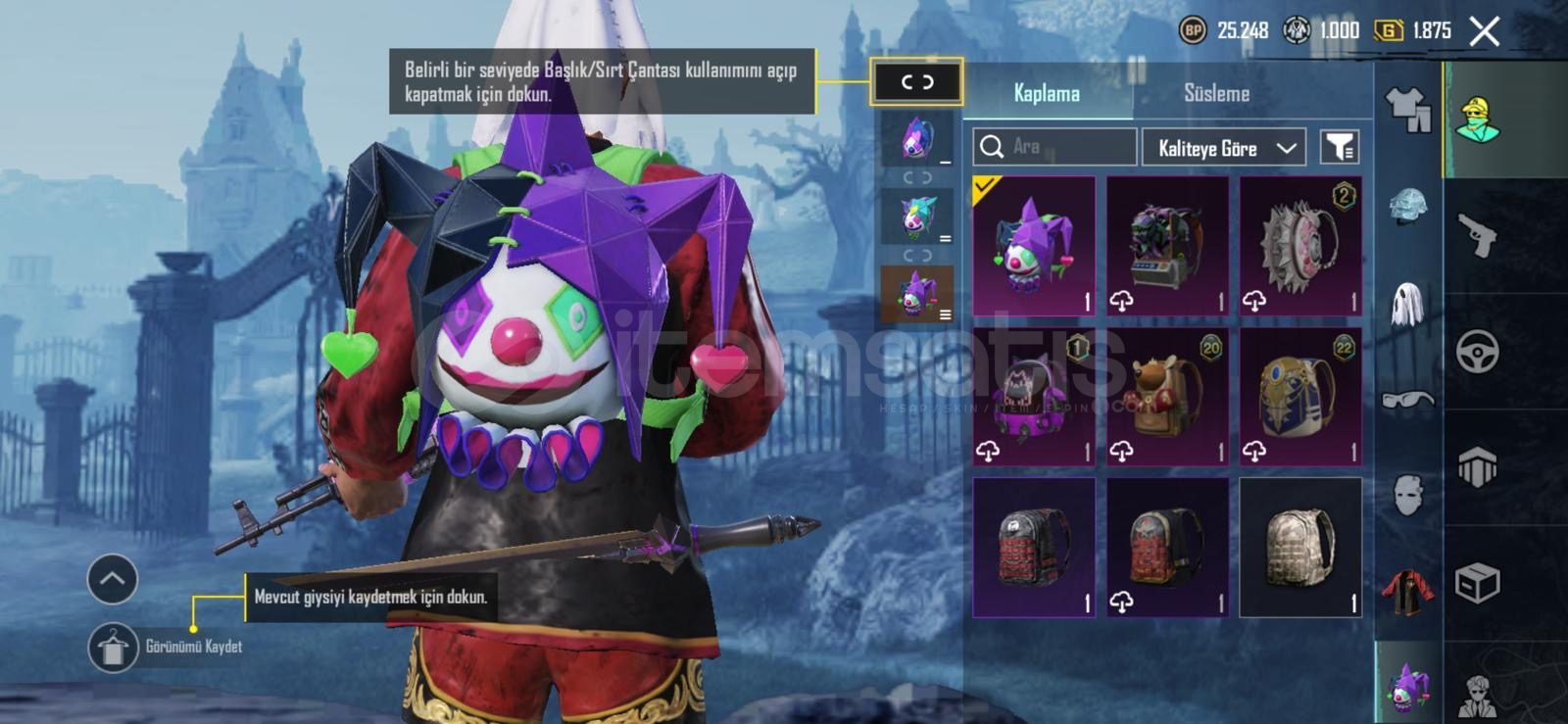Open the Kaliteye Göre sort dropdown

coord(1224,148)
